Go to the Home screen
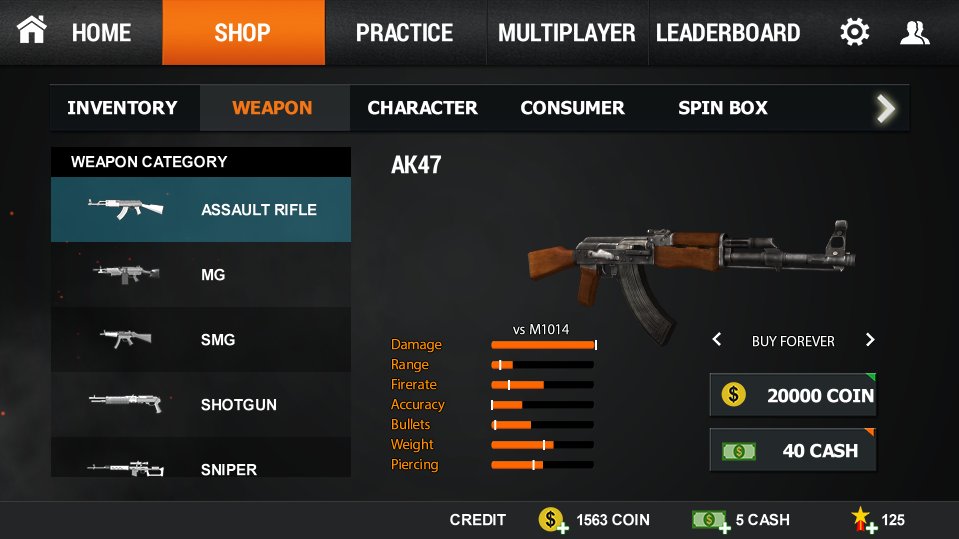The width and height of the screenshot is (959, 539). 80,32
